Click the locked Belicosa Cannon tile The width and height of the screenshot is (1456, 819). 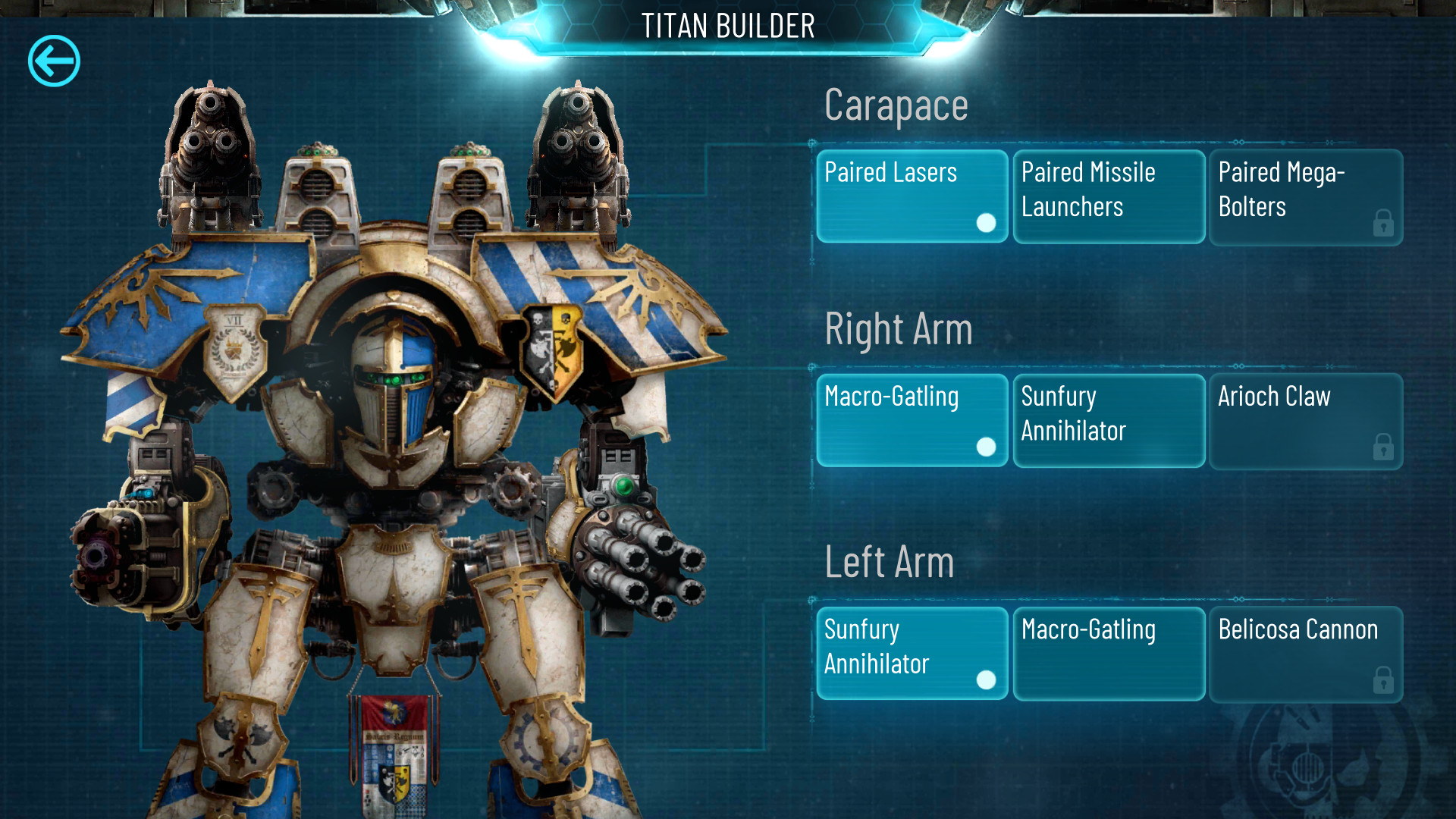click(1306, 652)
